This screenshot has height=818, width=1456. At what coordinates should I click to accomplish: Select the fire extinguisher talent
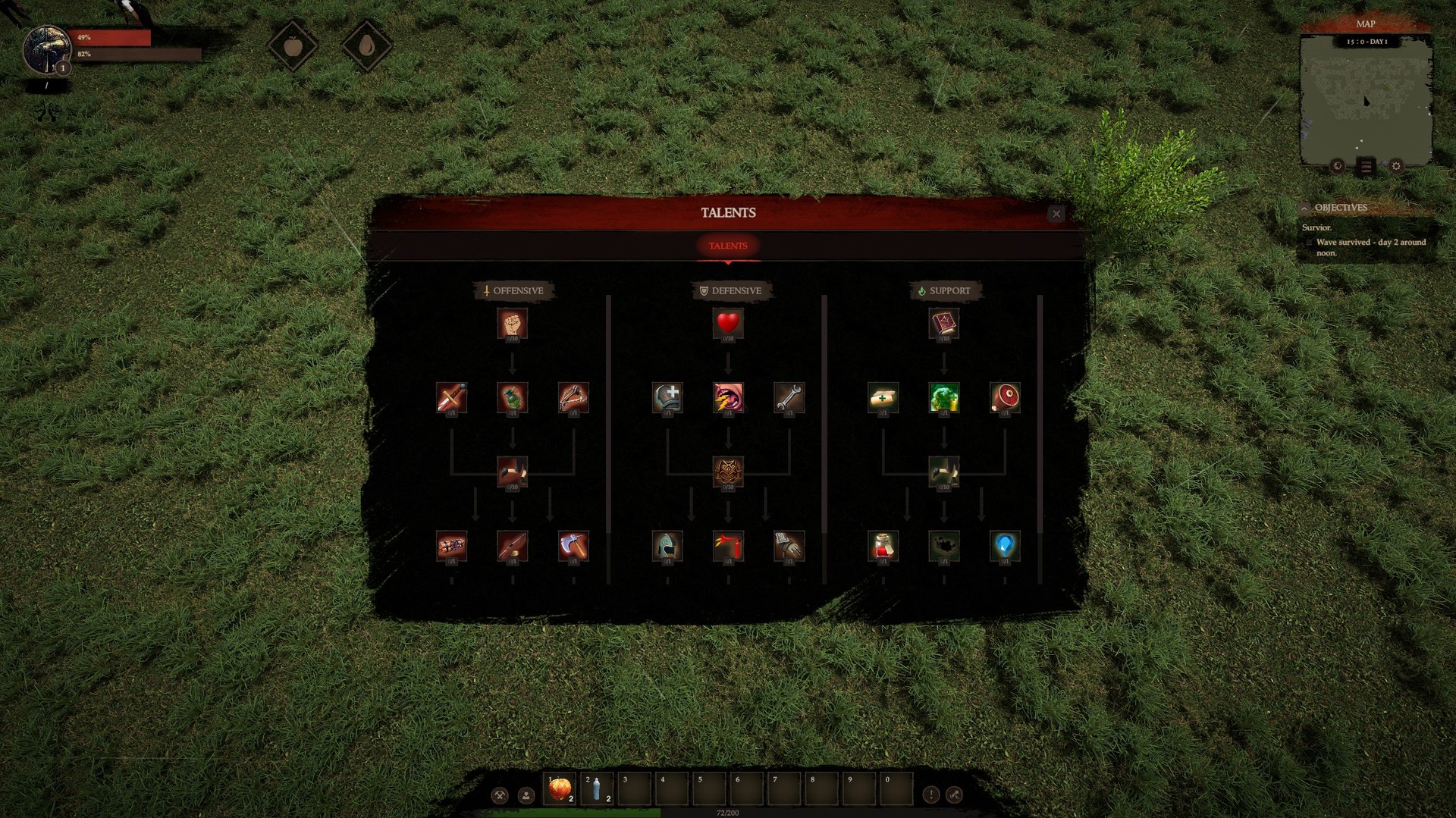pos(730,544)
